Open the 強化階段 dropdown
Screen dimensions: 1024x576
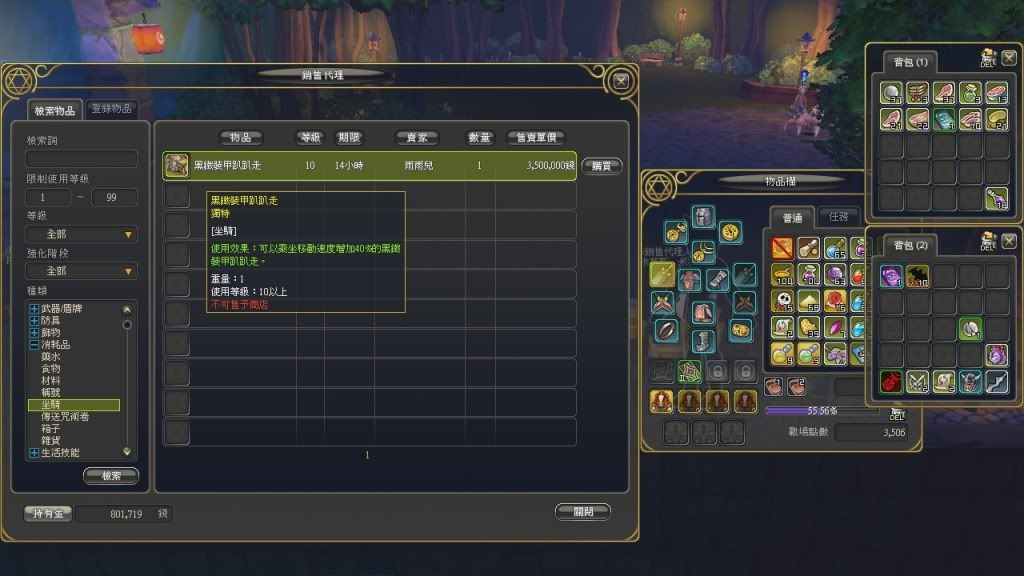82,271
